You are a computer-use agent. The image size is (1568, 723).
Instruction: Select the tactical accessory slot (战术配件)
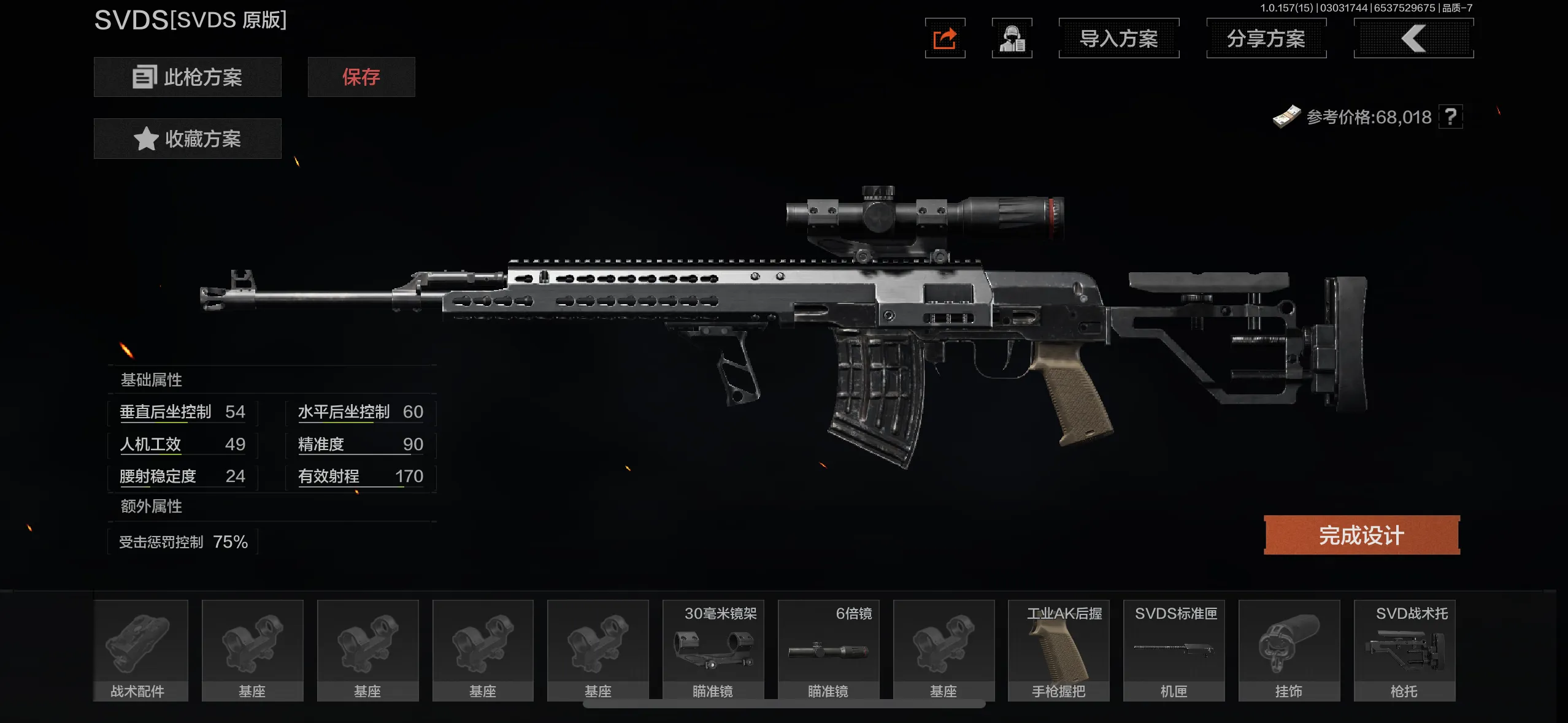(140, 650)
